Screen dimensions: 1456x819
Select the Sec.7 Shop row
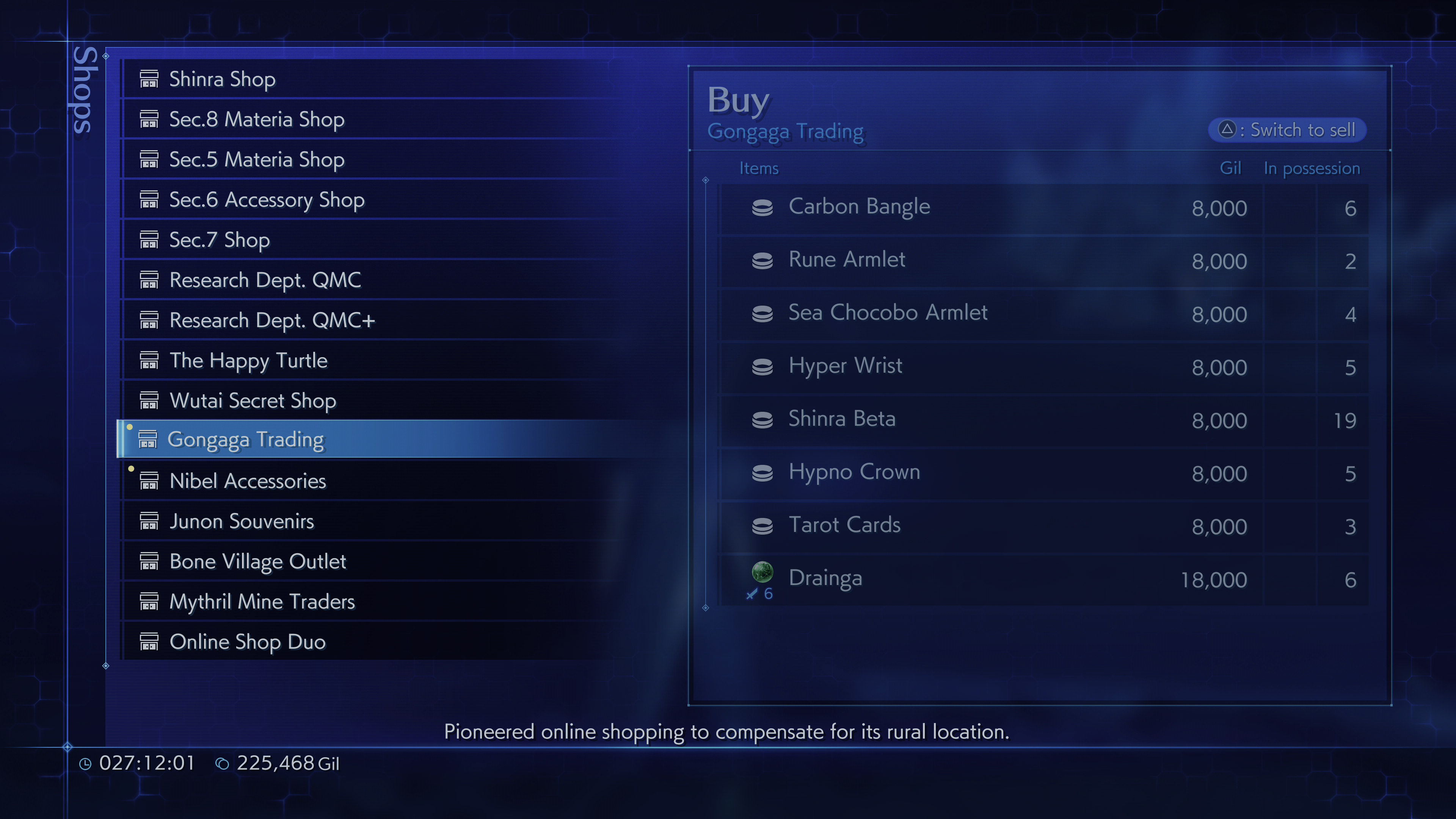pos(219,240)
